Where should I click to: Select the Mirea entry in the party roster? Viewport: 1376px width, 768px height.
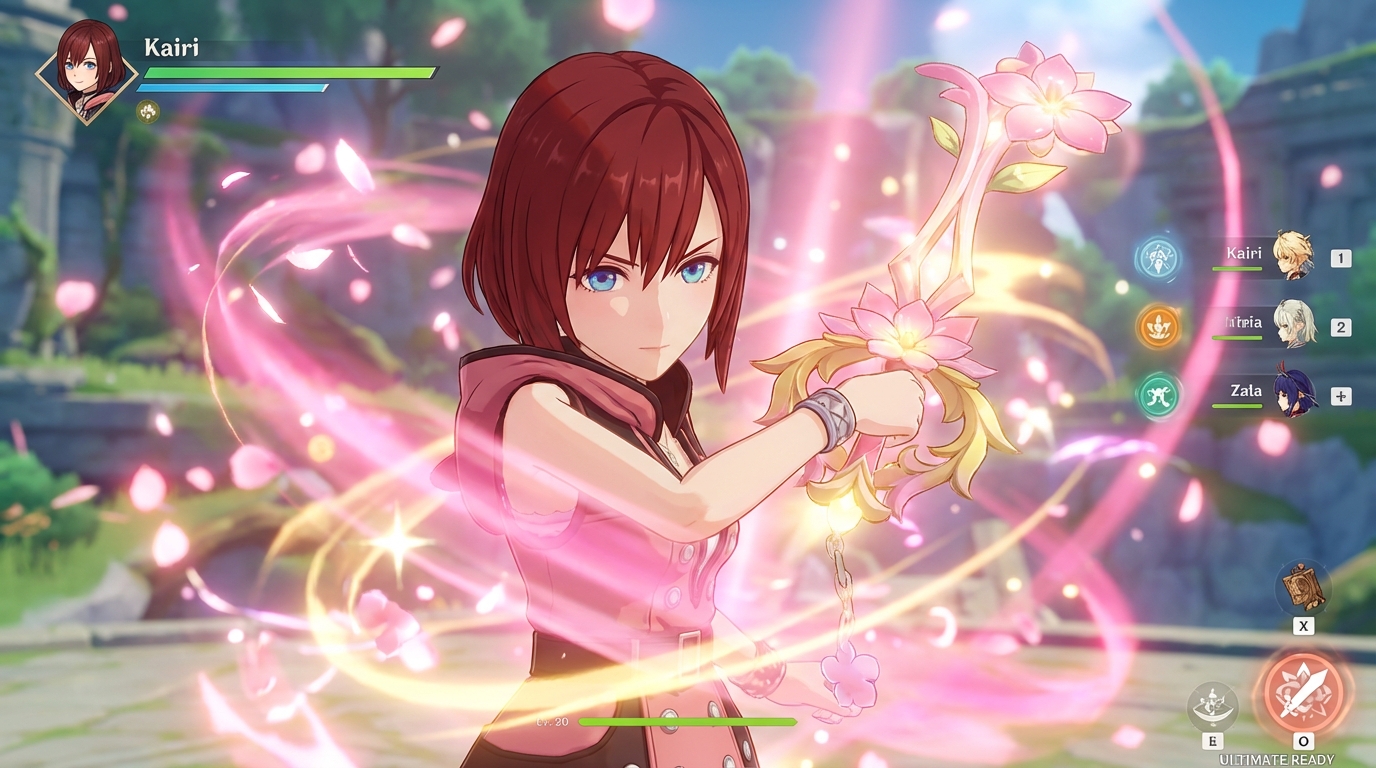[1242, 322]
